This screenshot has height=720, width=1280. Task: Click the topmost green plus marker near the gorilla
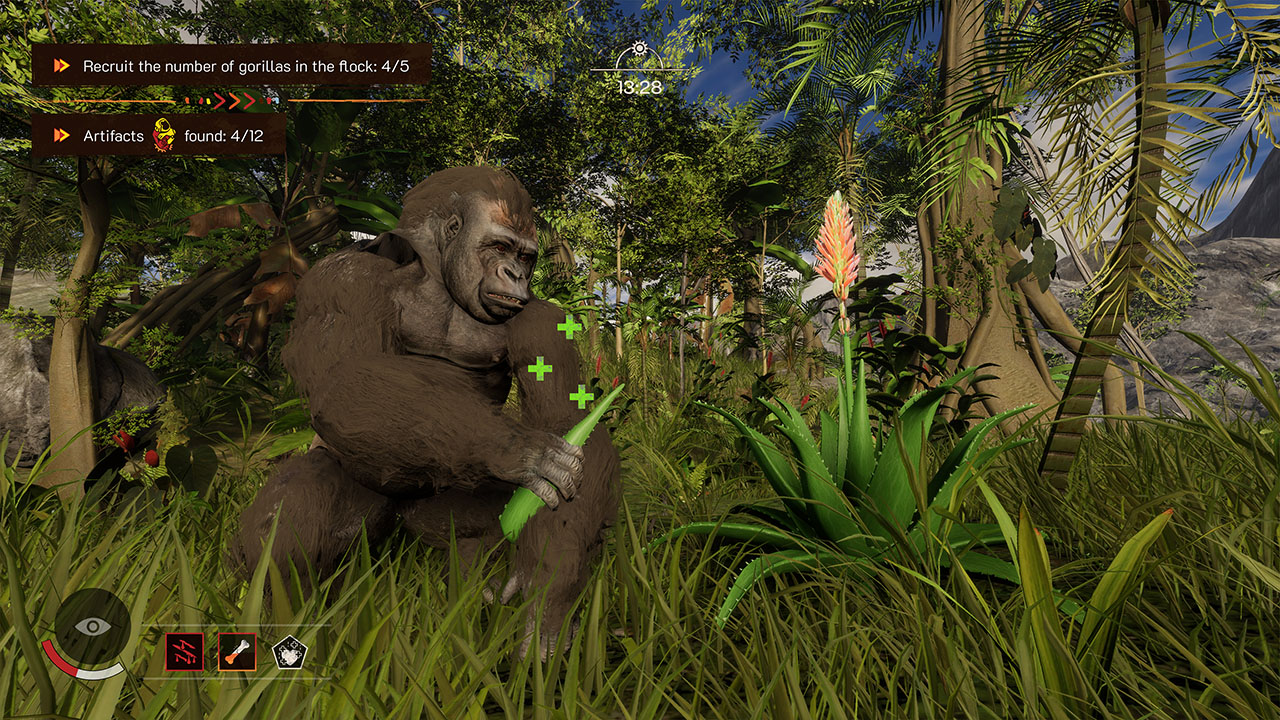[569, 325]
